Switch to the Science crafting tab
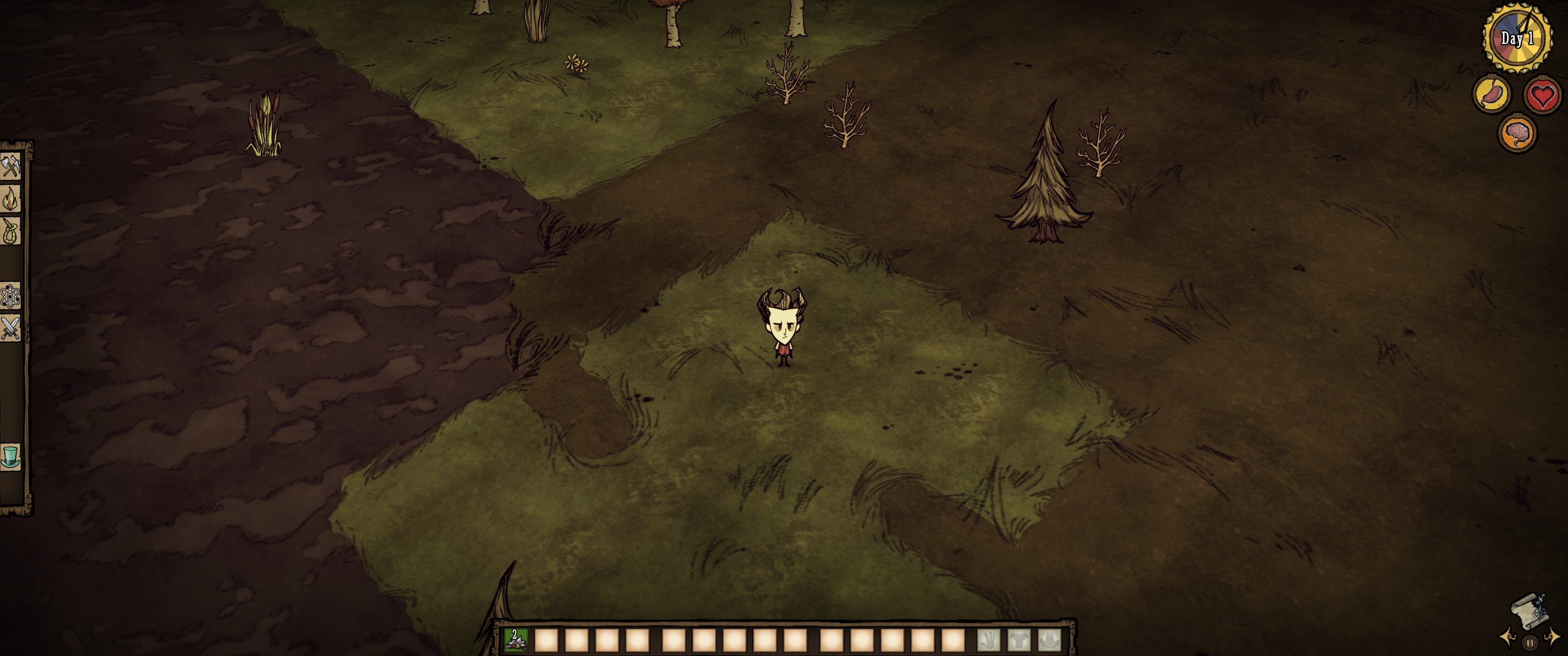The width and height of the screenshot is (1568, 656). click(x=10, y=297)
